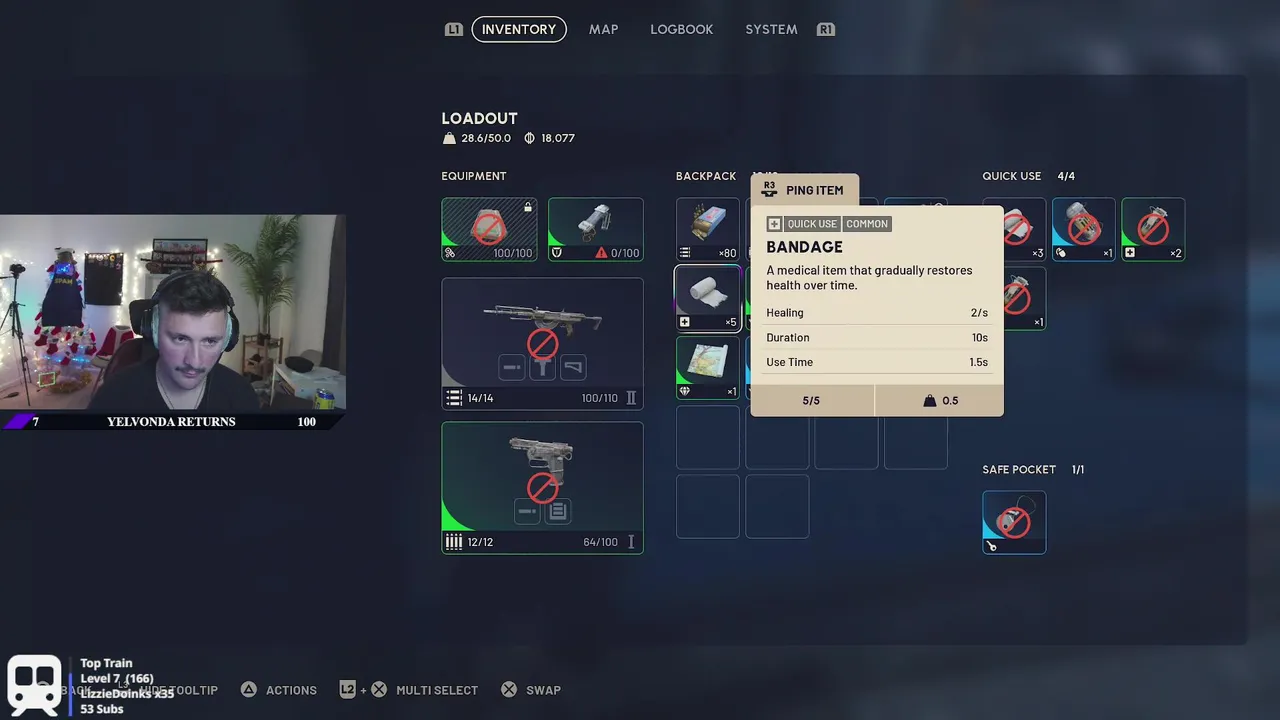Select the pistol's magazine attachment slot
1280x720 pixels.
click(x=558, y=512)
